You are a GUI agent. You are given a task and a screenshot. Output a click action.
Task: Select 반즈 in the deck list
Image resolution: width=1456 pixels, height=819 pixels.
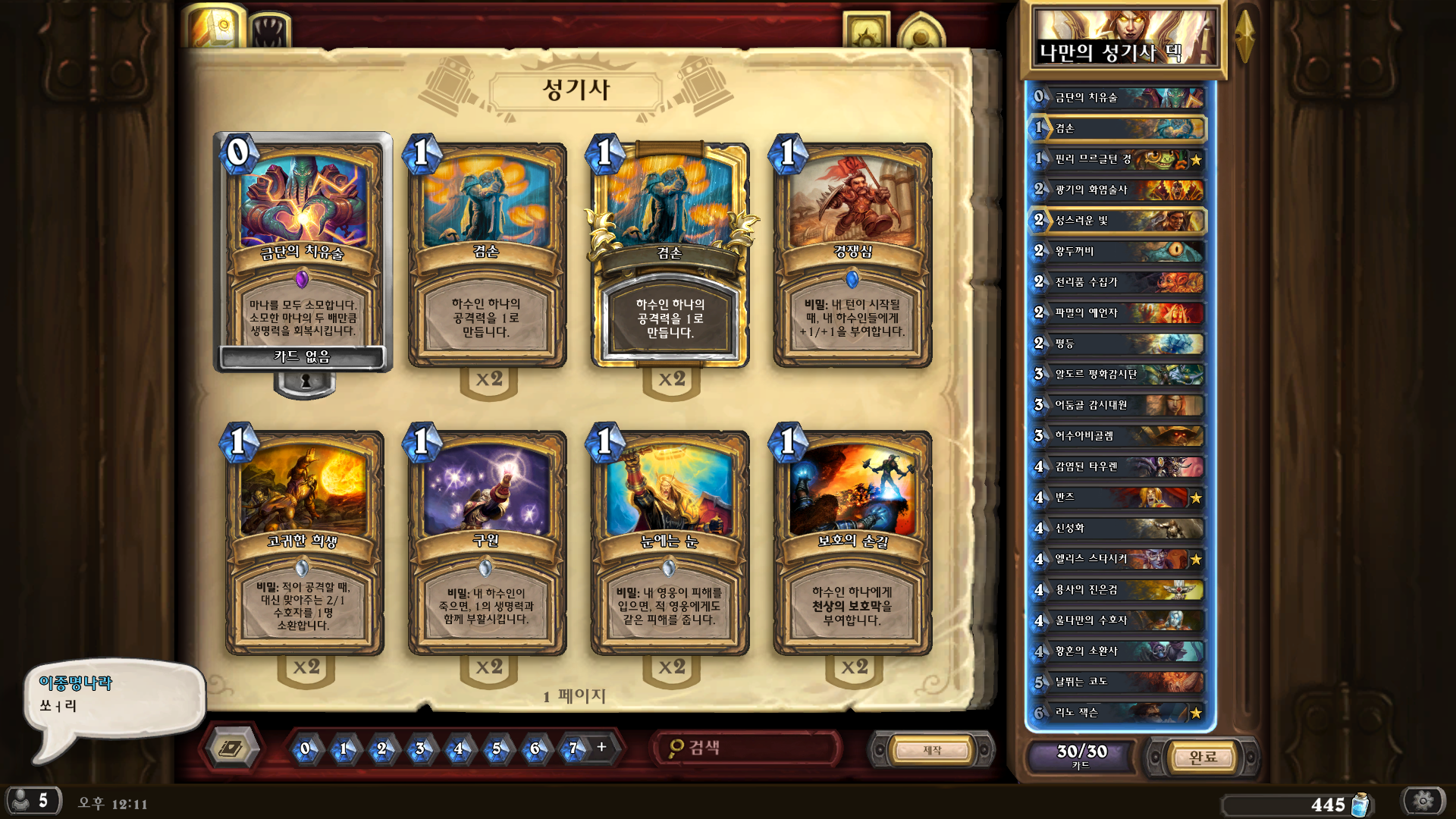click(x=1119, y=497)
